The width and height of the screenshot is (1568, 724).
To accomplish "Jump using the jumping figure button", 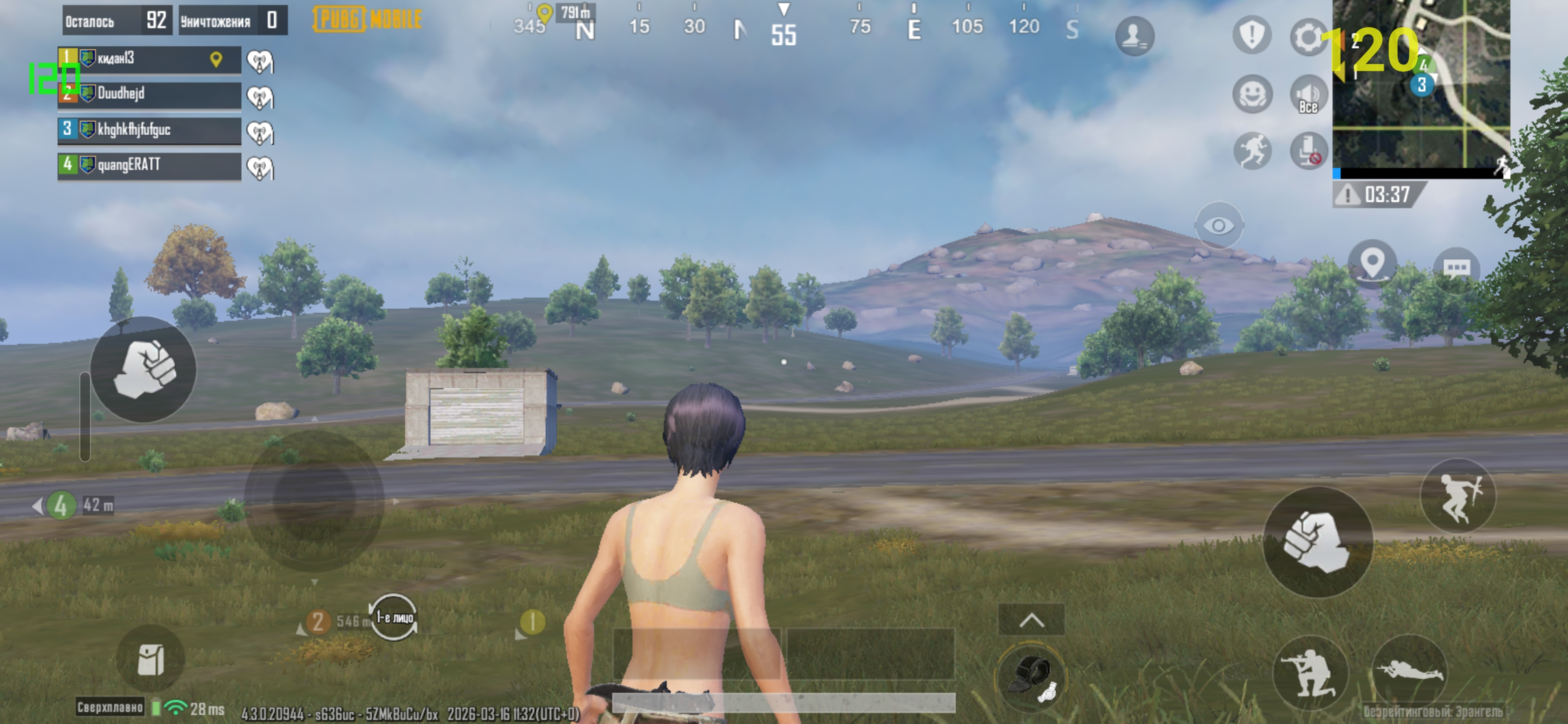I will click(x=1458, y=496).
